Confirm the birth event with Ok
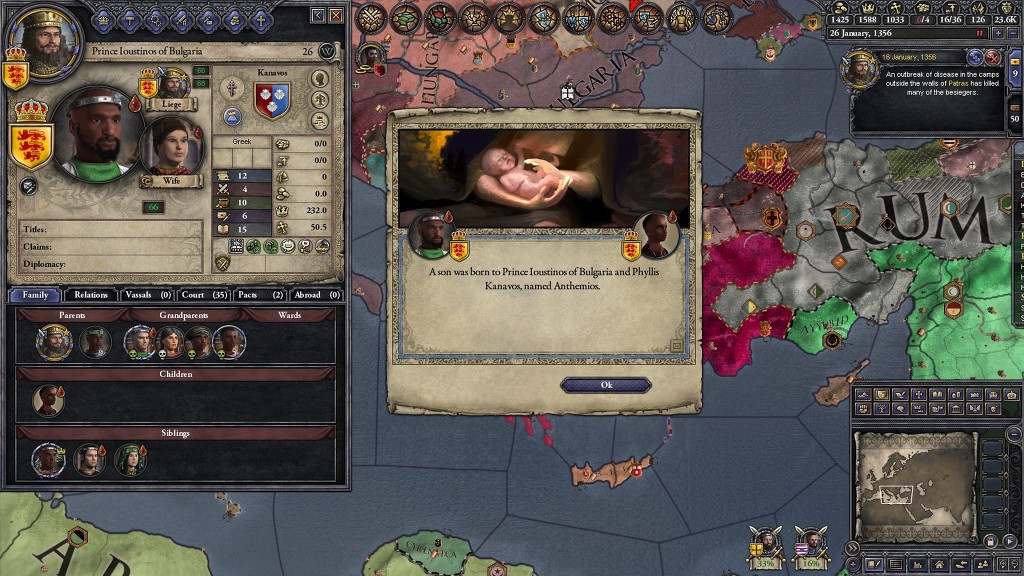The width and height of the screenshot is (1024, 576). tap(606, 385)
